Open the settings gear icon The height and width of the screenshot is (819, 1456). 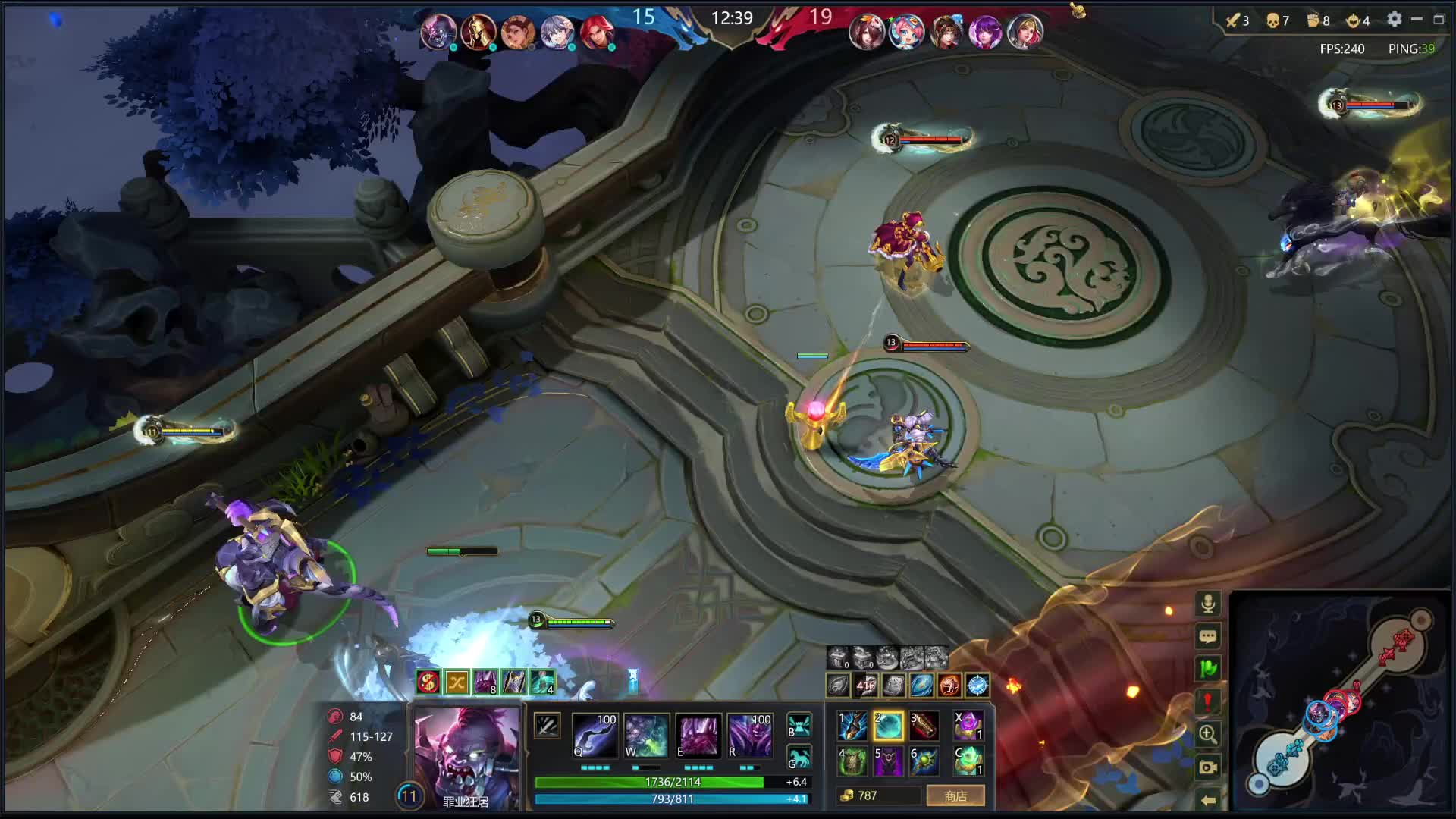[x=1394, y=20]
